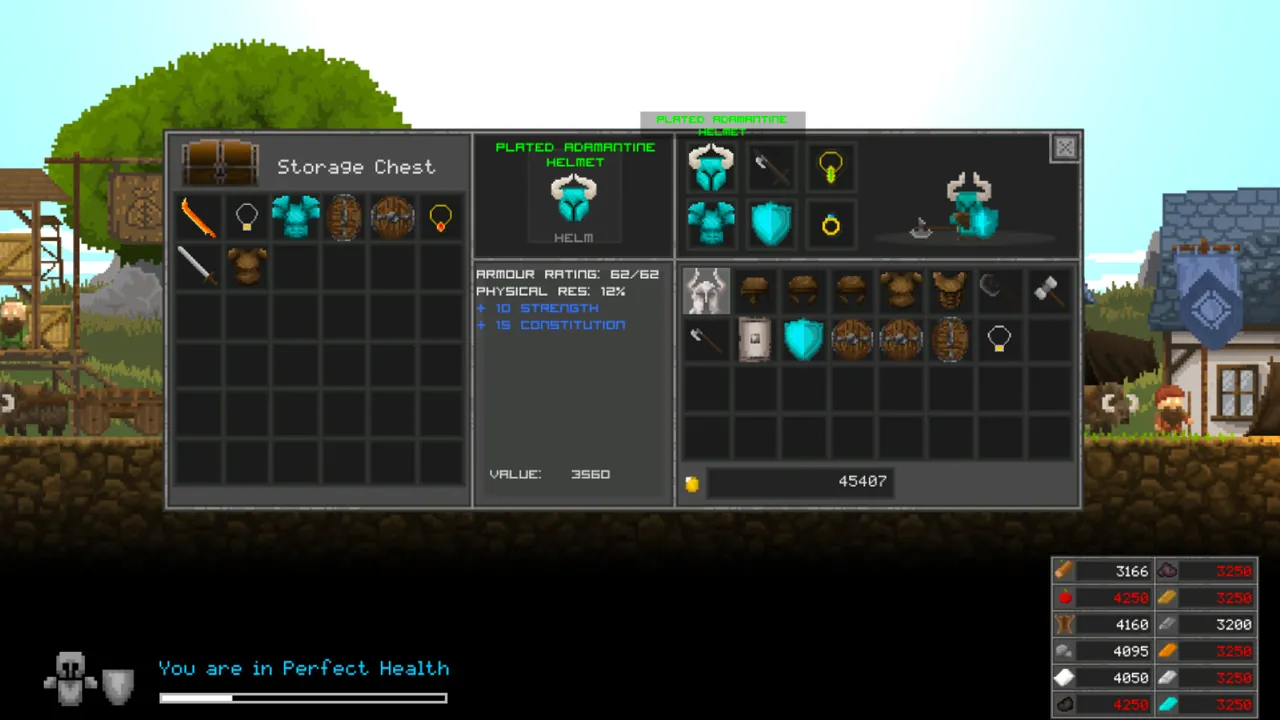Screen dimensions: 1280x720
Task: Pick up the war hammer from inventory
Action: coord(1047,290)
